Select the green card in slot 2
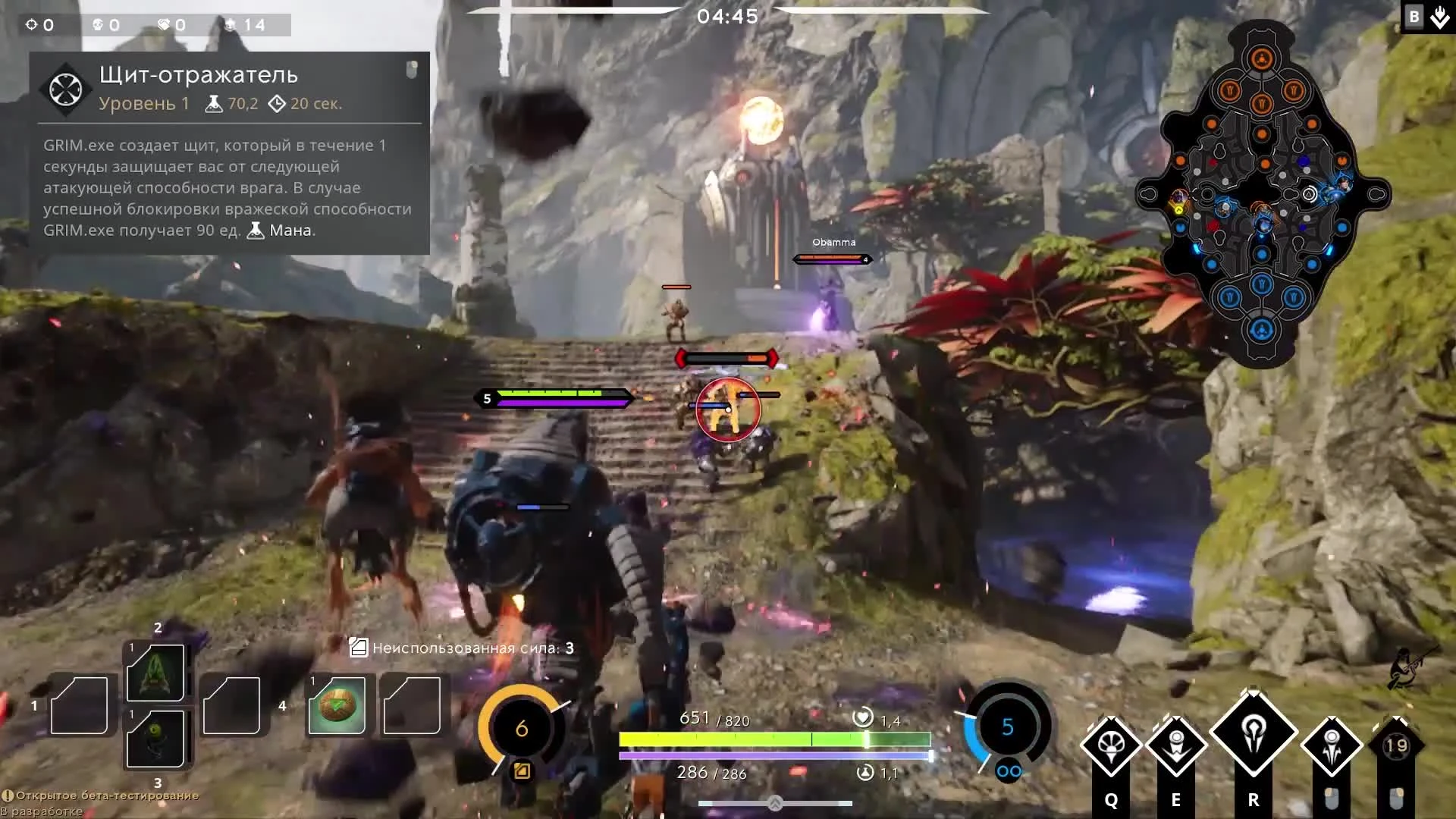 point(157,673)
